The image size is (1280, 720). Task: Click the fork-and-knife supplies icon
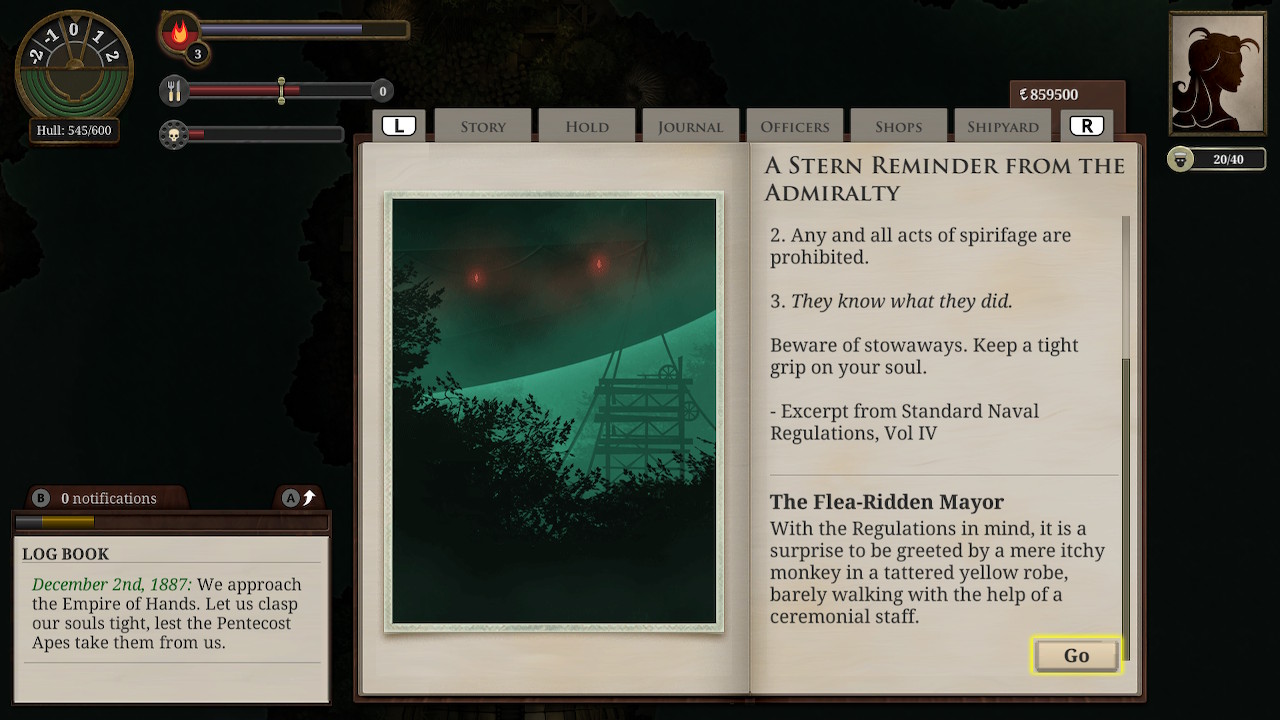(x=174, y=90)
